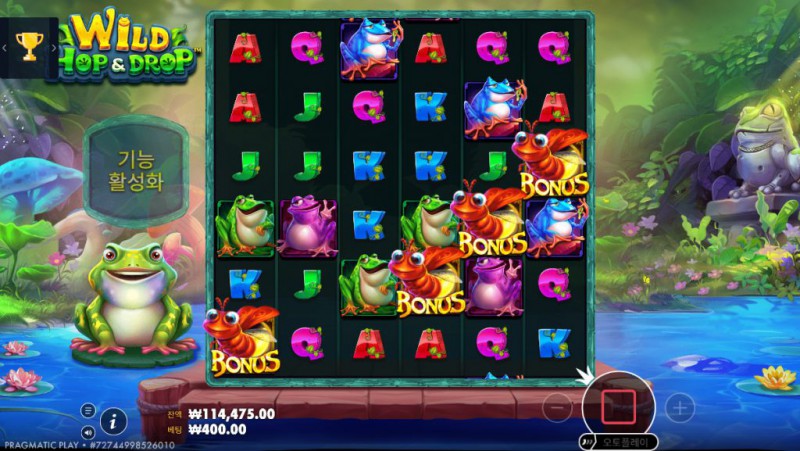Image resolution: width=800 pixels, height=451 pixels.
Task: Open the gold trophy tournament widget
Action: tap(28, 47)
